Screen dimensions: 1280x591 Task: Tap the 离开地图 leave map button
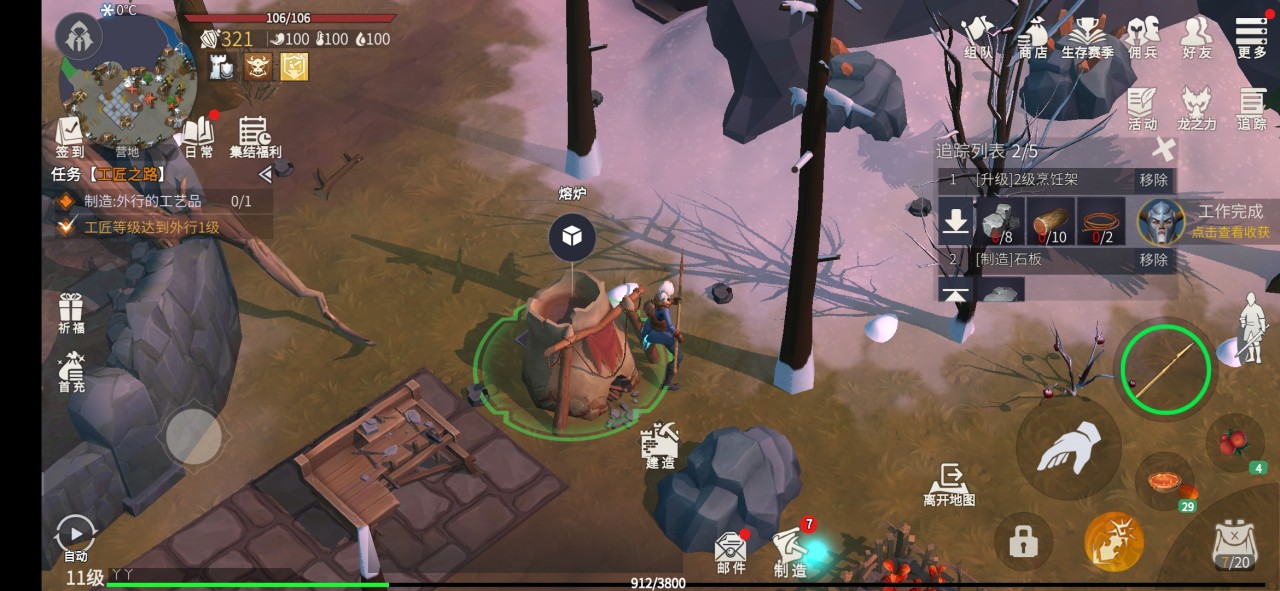949,484
